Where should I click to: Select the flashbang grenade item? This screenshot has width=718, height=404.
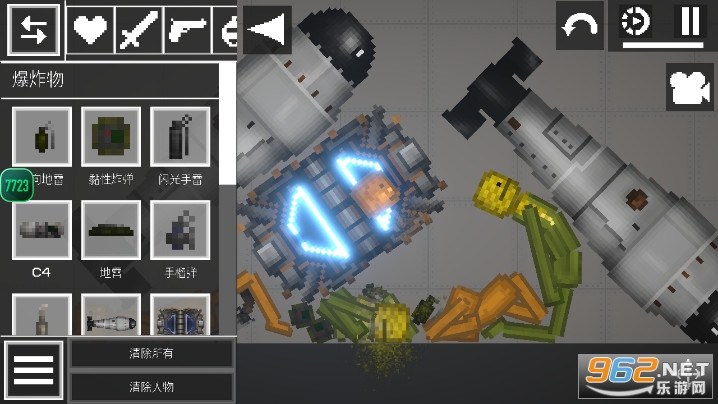[x=179, y=137]
